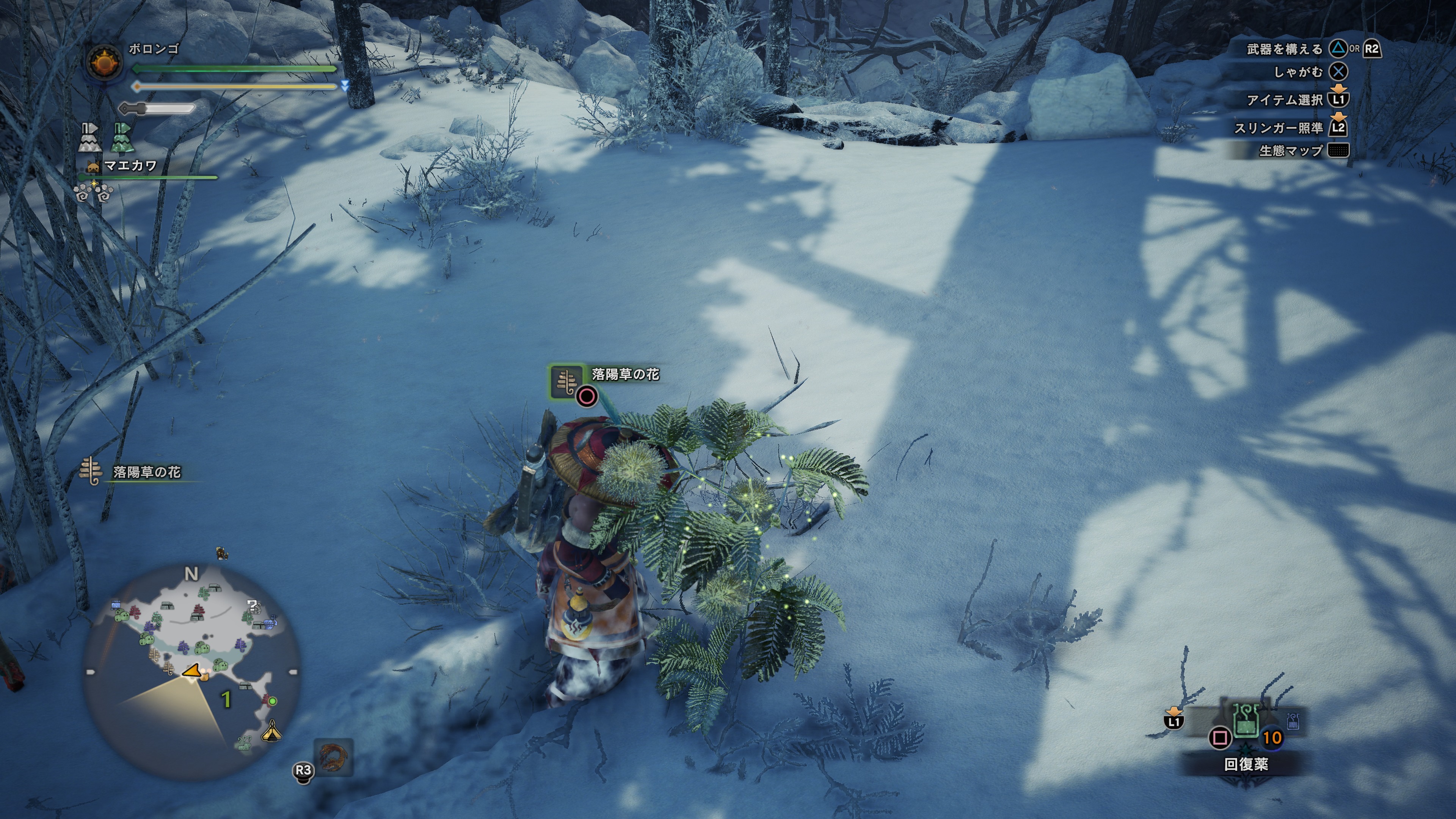Click the 落陽草の花 gather prompt icon
The height and width of the screenshot is (819, 1456).
tap(566, 381)
